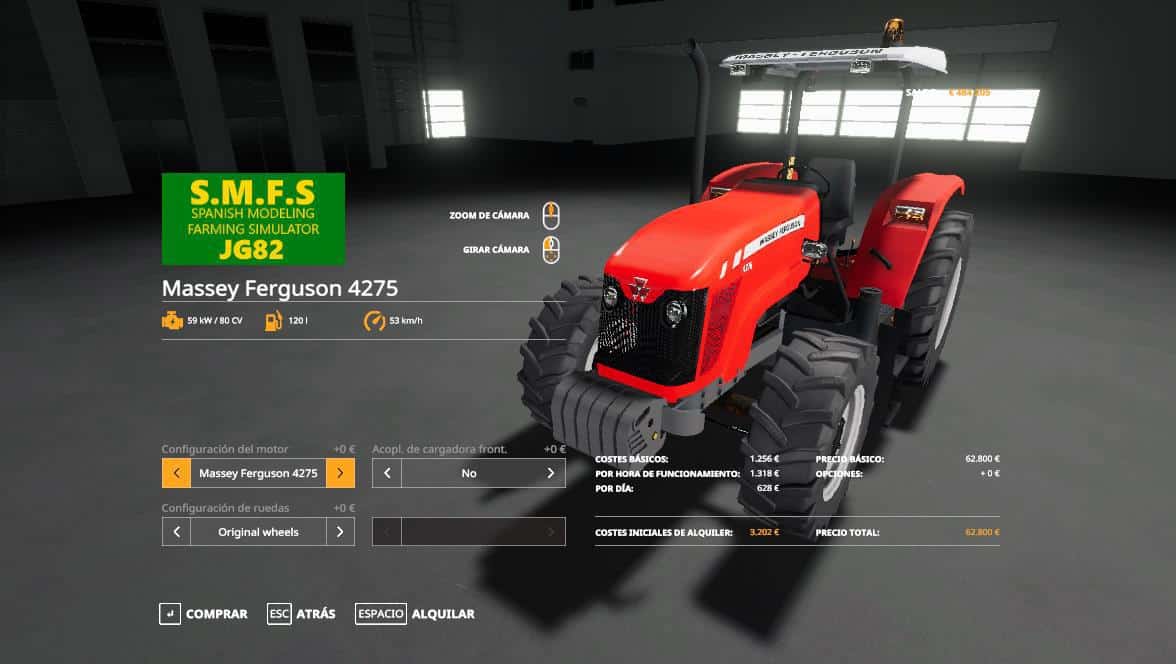Switch to next wheel configuration
This screenshot has height=664, width=1176.
click(x=340, y=532)
